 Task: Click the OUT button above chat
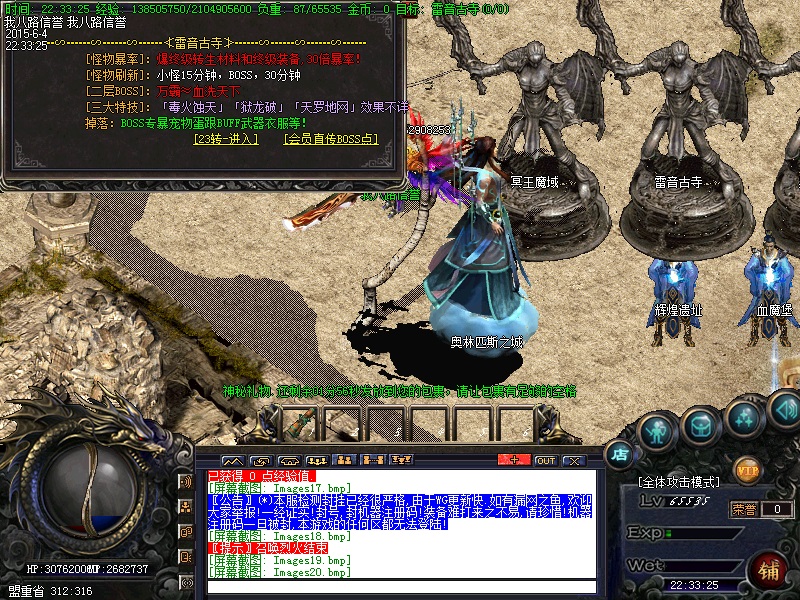[545, 460]
